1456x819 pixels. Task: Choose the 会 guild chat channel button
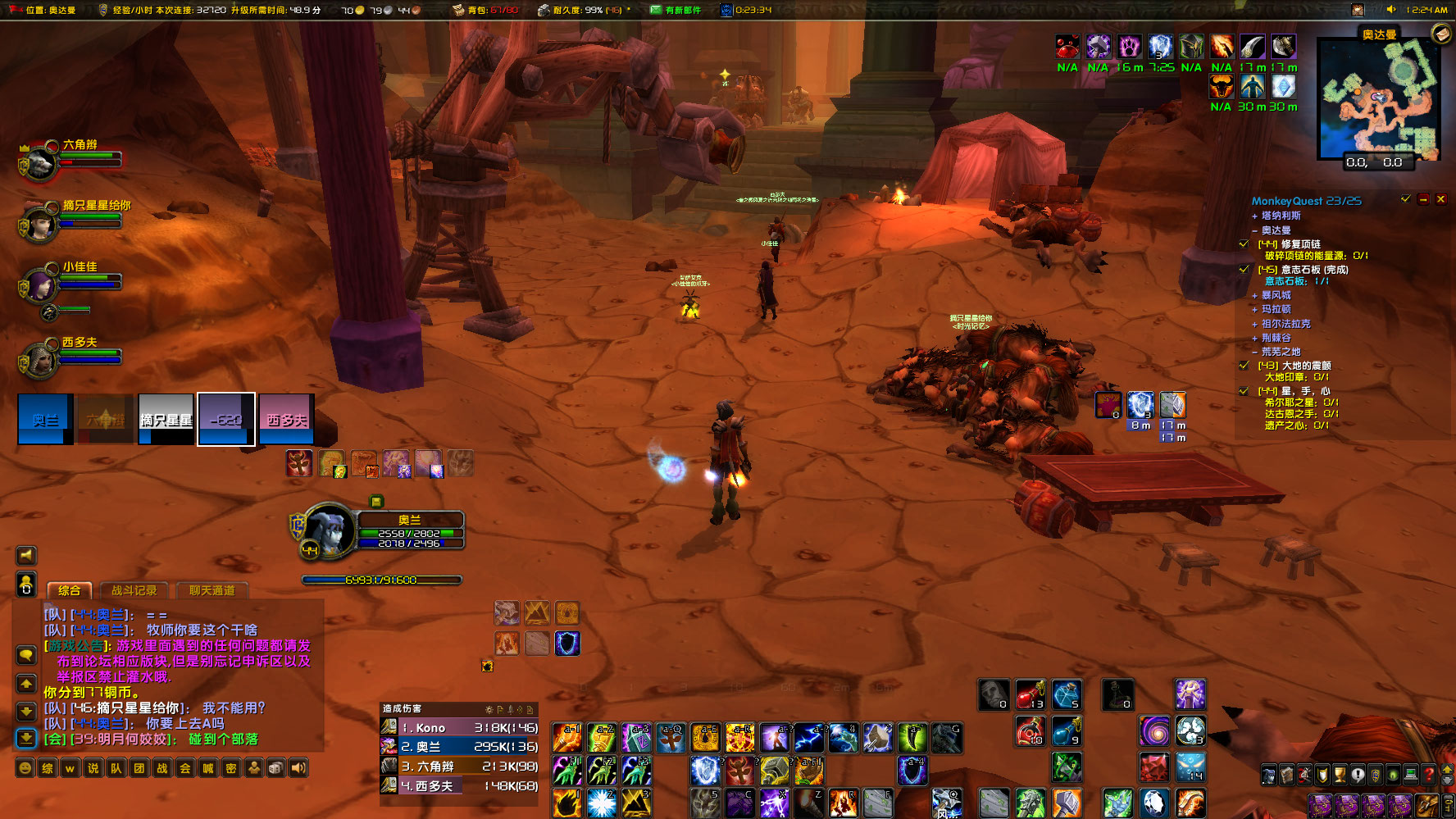point(185,768)
